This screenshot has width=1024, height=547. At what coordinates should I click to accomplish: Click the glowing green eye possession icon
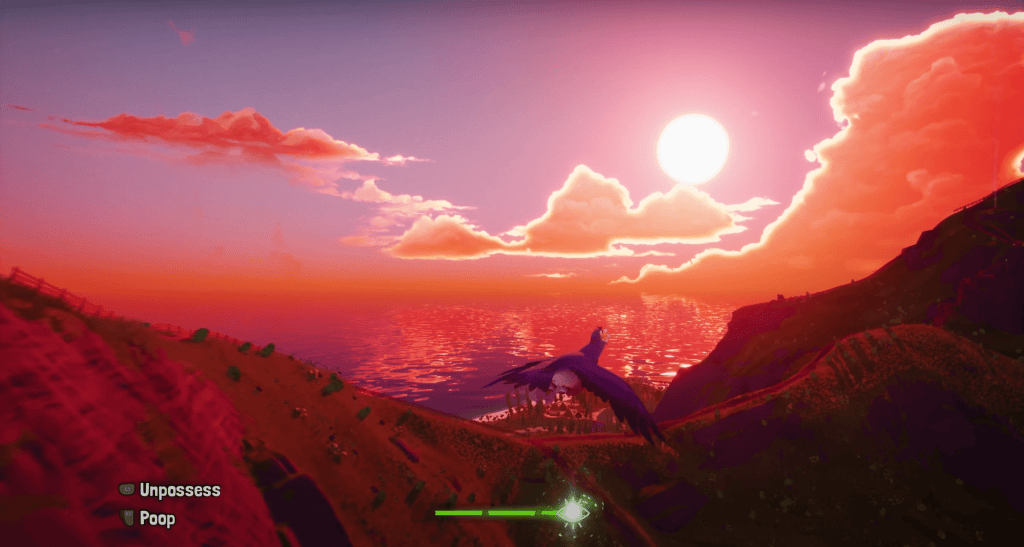572,512
